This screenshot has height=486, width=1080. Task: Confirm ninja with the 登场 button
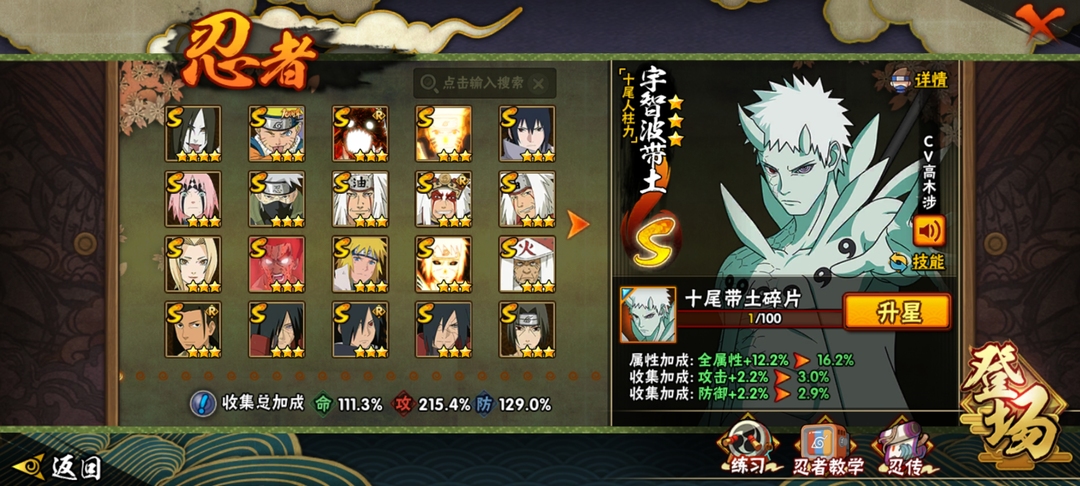(x=1009, y=409)
